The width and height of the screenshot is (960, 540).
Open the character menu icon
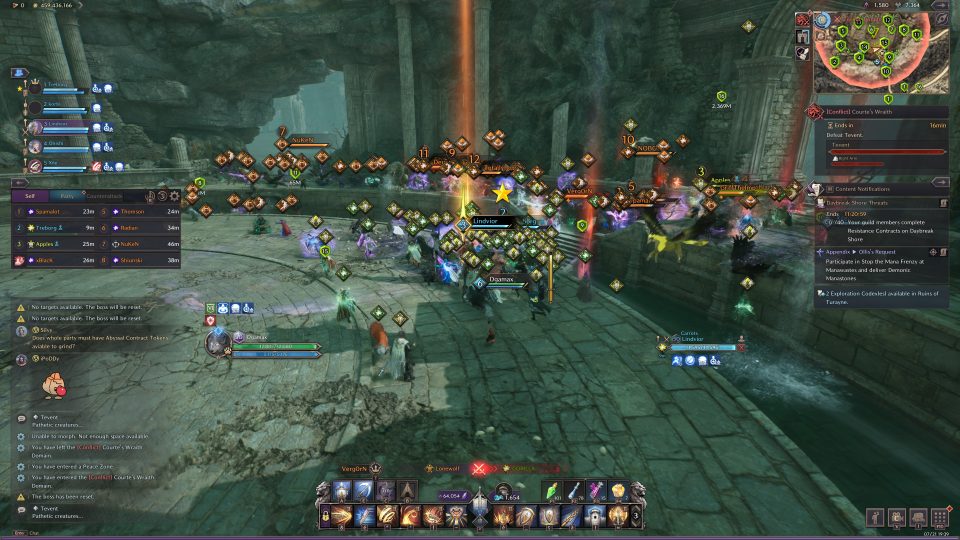[x=875, y=518]
